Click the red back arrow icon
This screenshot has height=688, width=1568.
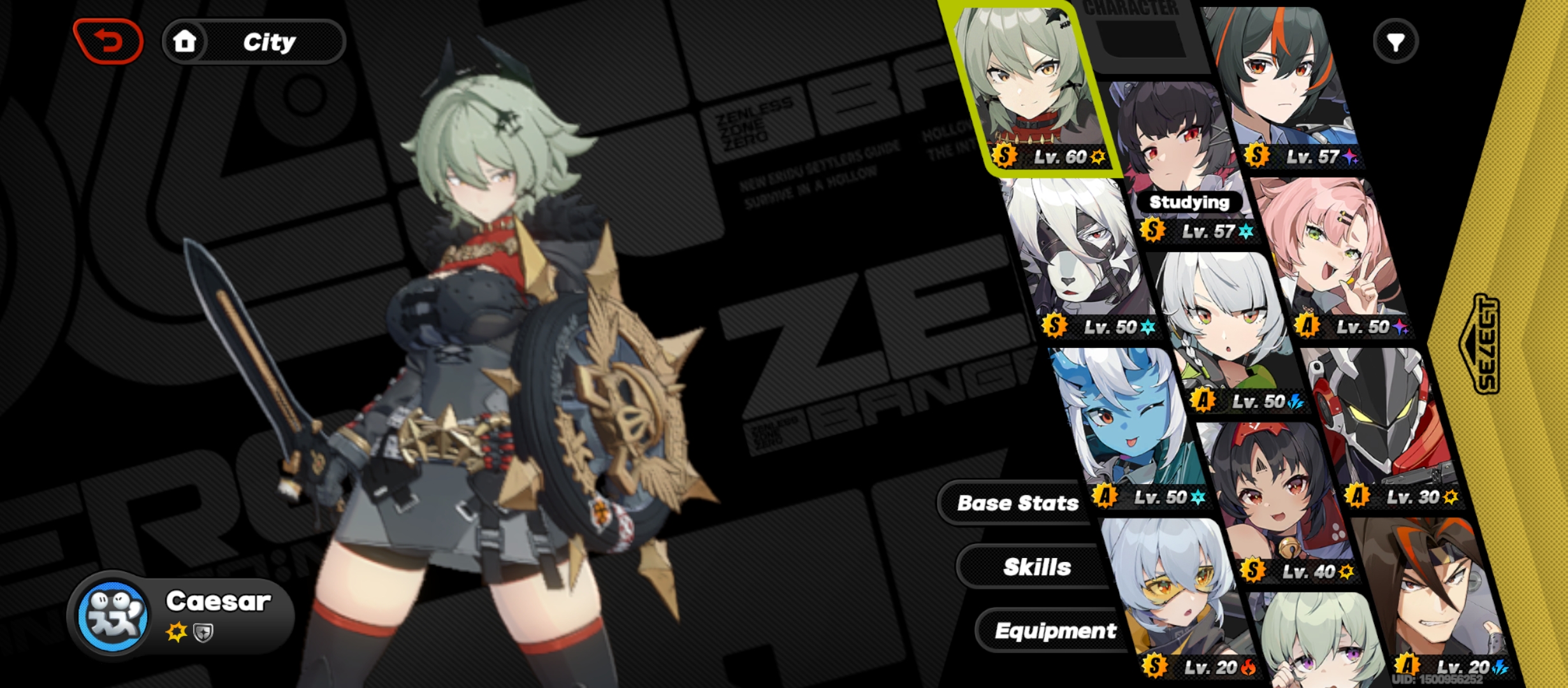tap(108, 39)
